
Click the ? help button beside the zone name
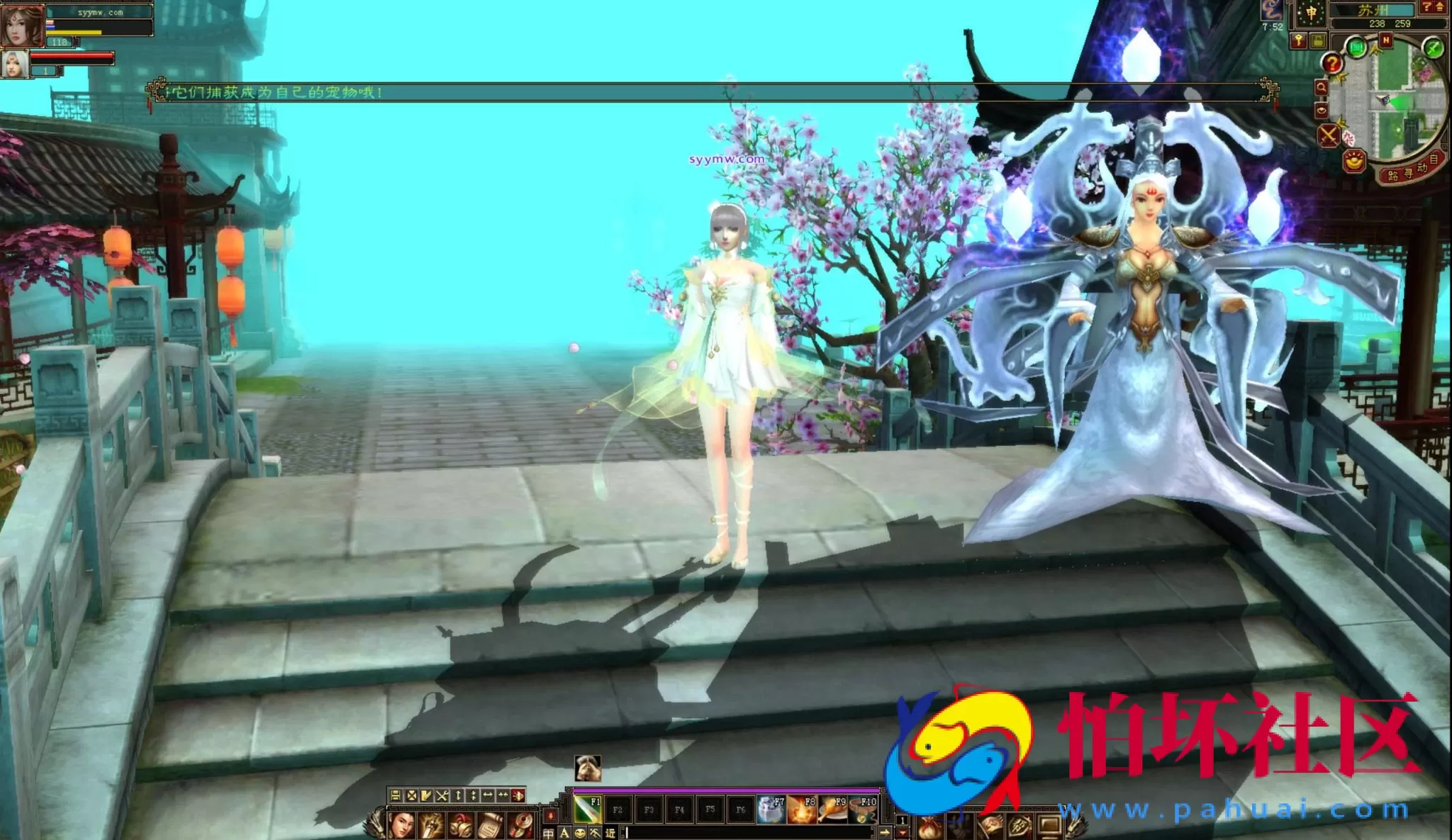[x=1426, y=7]
